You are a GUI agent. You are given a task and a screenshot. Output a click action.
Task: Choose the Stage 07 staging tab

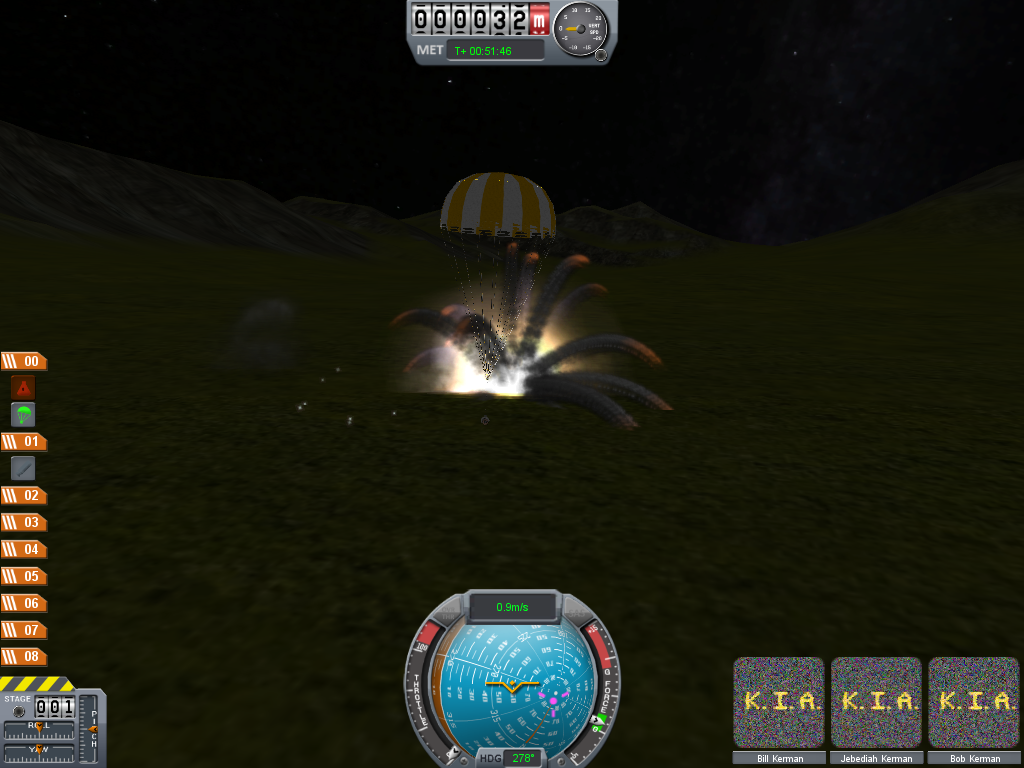coord(23,630)
